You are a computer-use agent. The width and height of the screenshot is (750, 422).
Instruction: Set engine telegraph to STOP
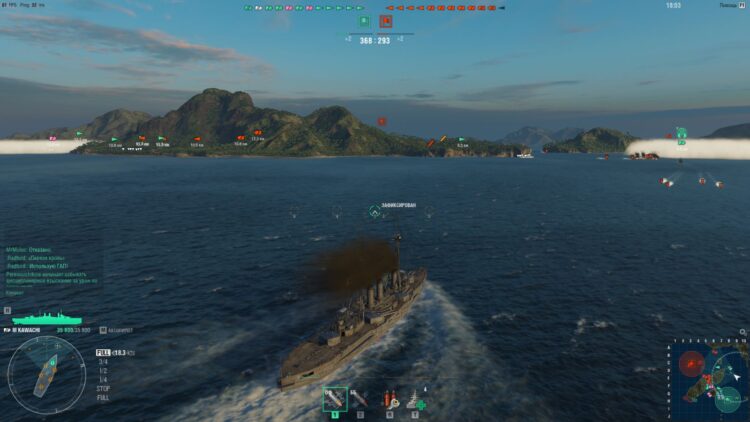coord(102,387)
